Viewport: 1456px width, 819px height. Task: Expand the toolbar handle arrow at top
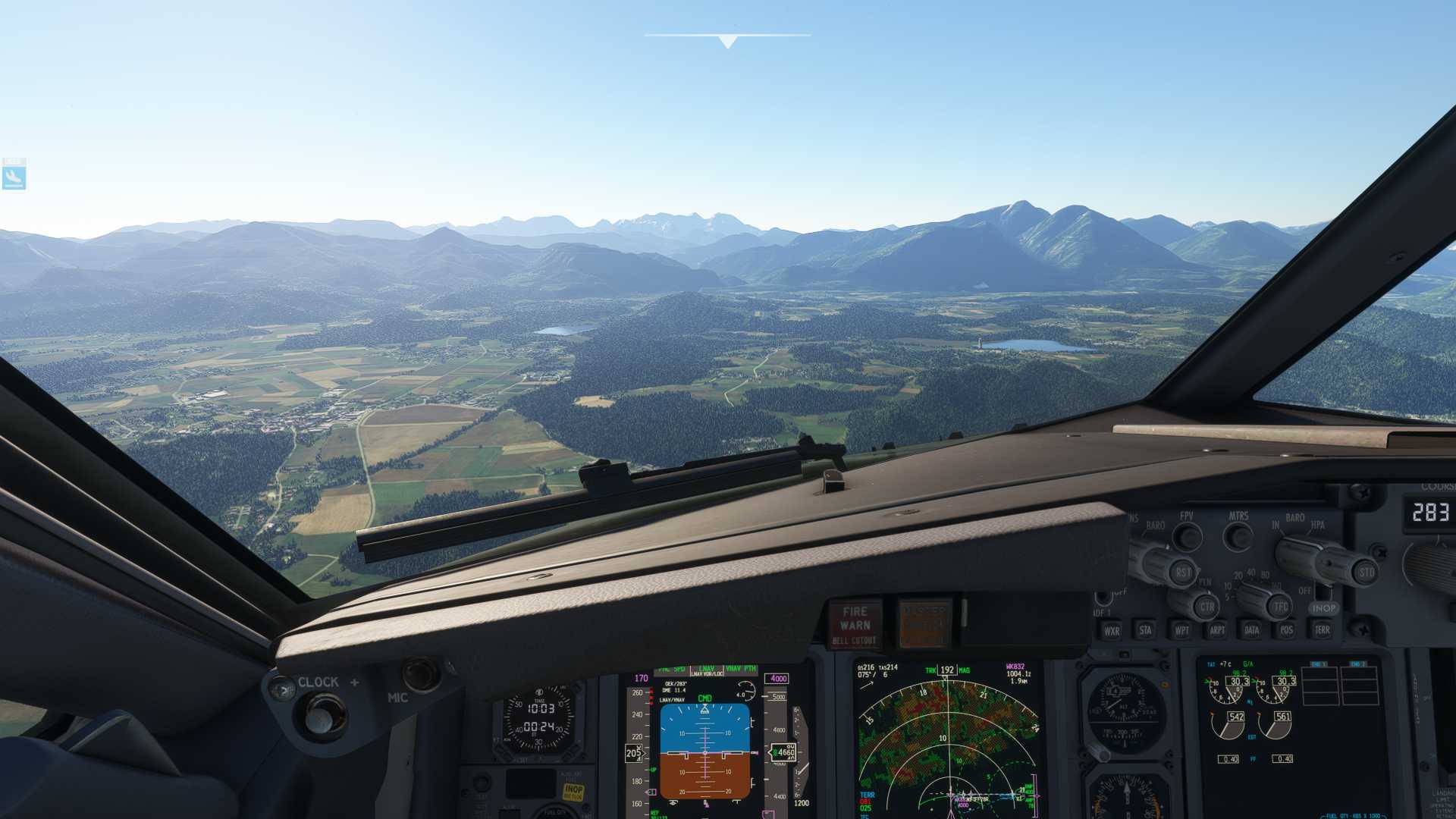tap(727, 42)
